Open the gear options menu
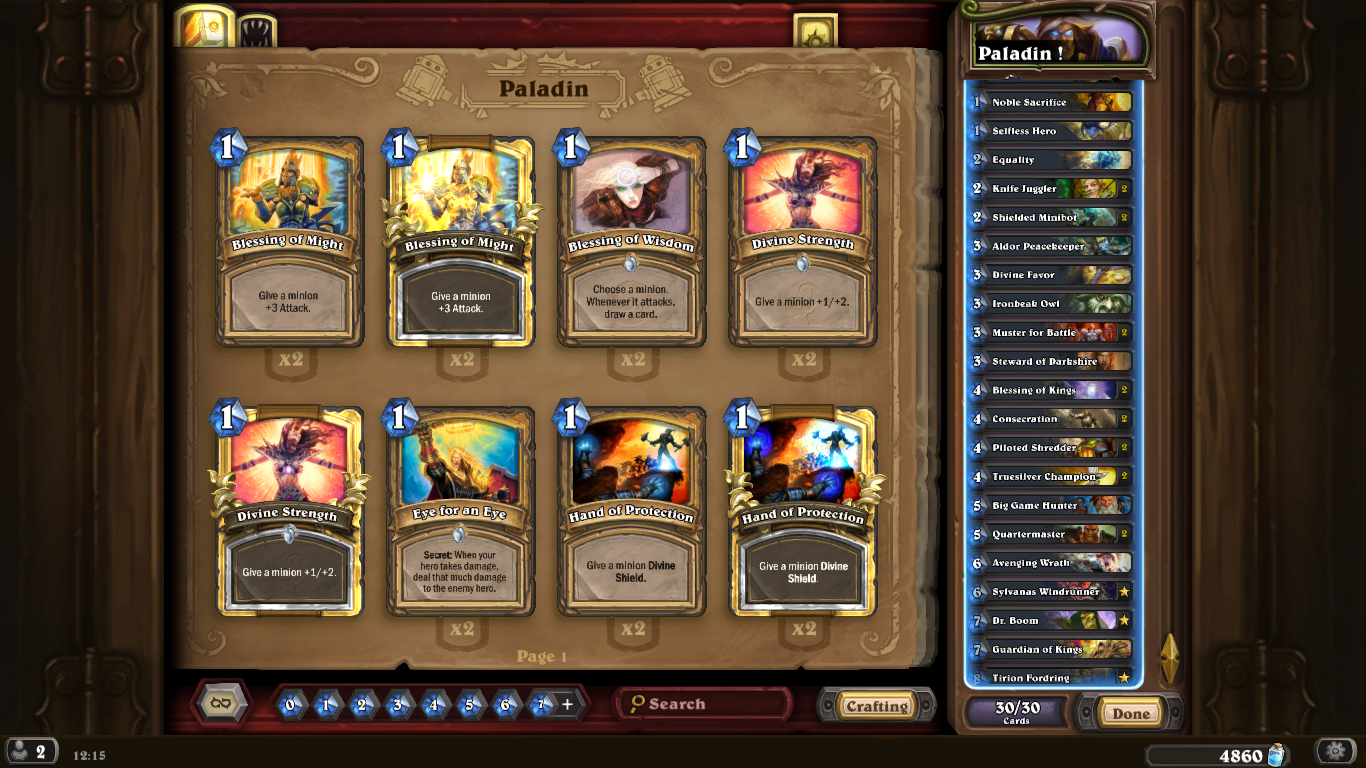Image resolution: width=1366 pixels, height=768 pixels. pyautogui.click(x=1334, y=752)
